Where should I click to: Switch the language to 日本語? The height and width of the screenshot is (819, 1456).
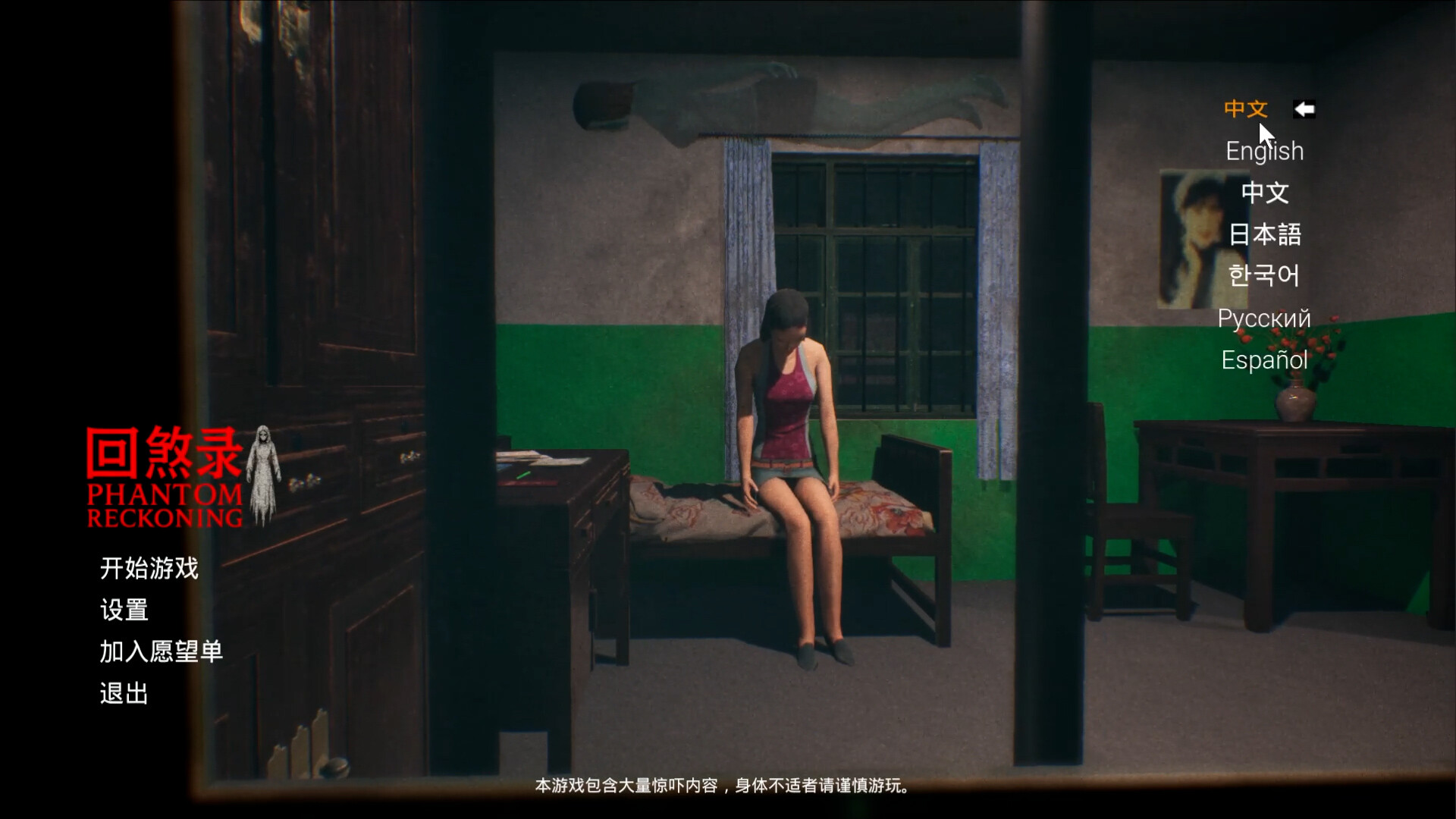coord(1264,235)
